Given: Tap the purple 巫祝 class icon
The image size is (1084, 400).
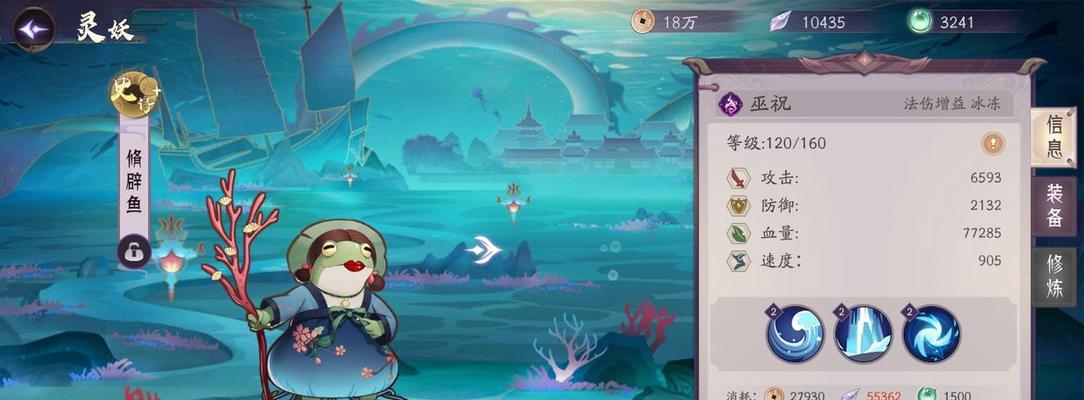Looking at the screenshot, I should pos(731,102).
